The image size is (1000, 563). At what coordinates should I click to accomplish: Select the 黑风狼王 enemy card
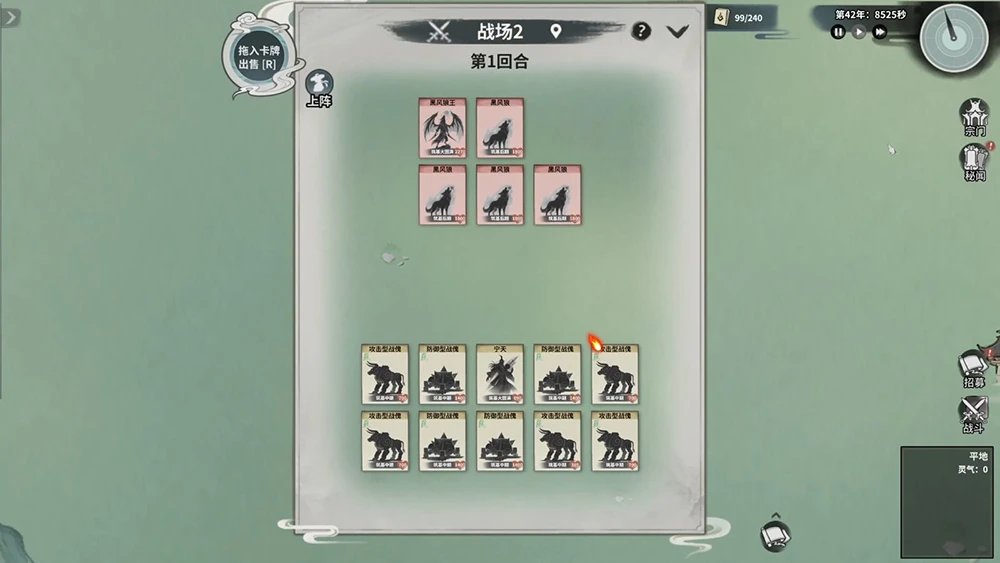(x=442, y=127)
